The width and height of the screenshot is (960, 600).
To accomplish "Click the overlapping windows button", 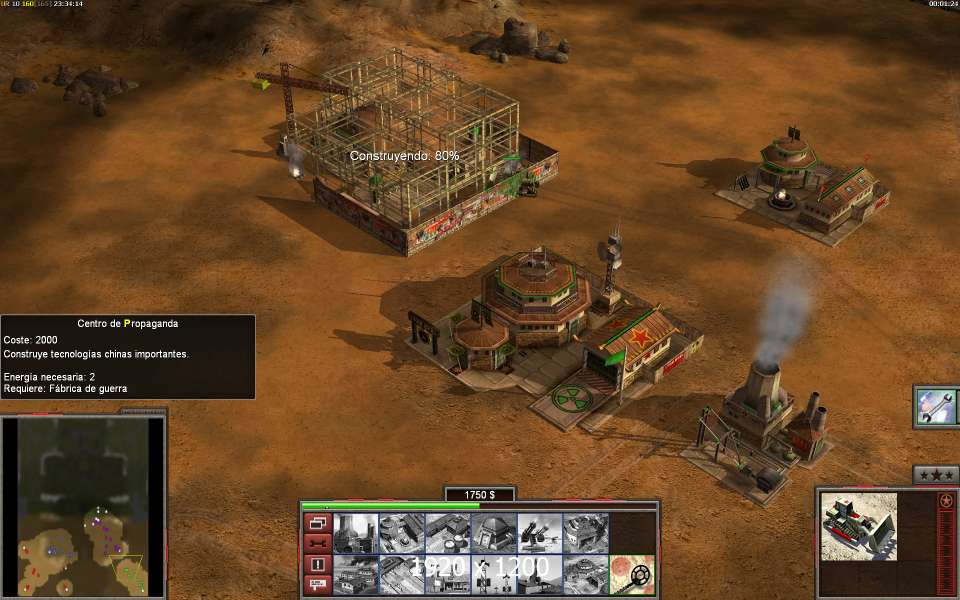I will pyautogui.click(x=318, y=523).
